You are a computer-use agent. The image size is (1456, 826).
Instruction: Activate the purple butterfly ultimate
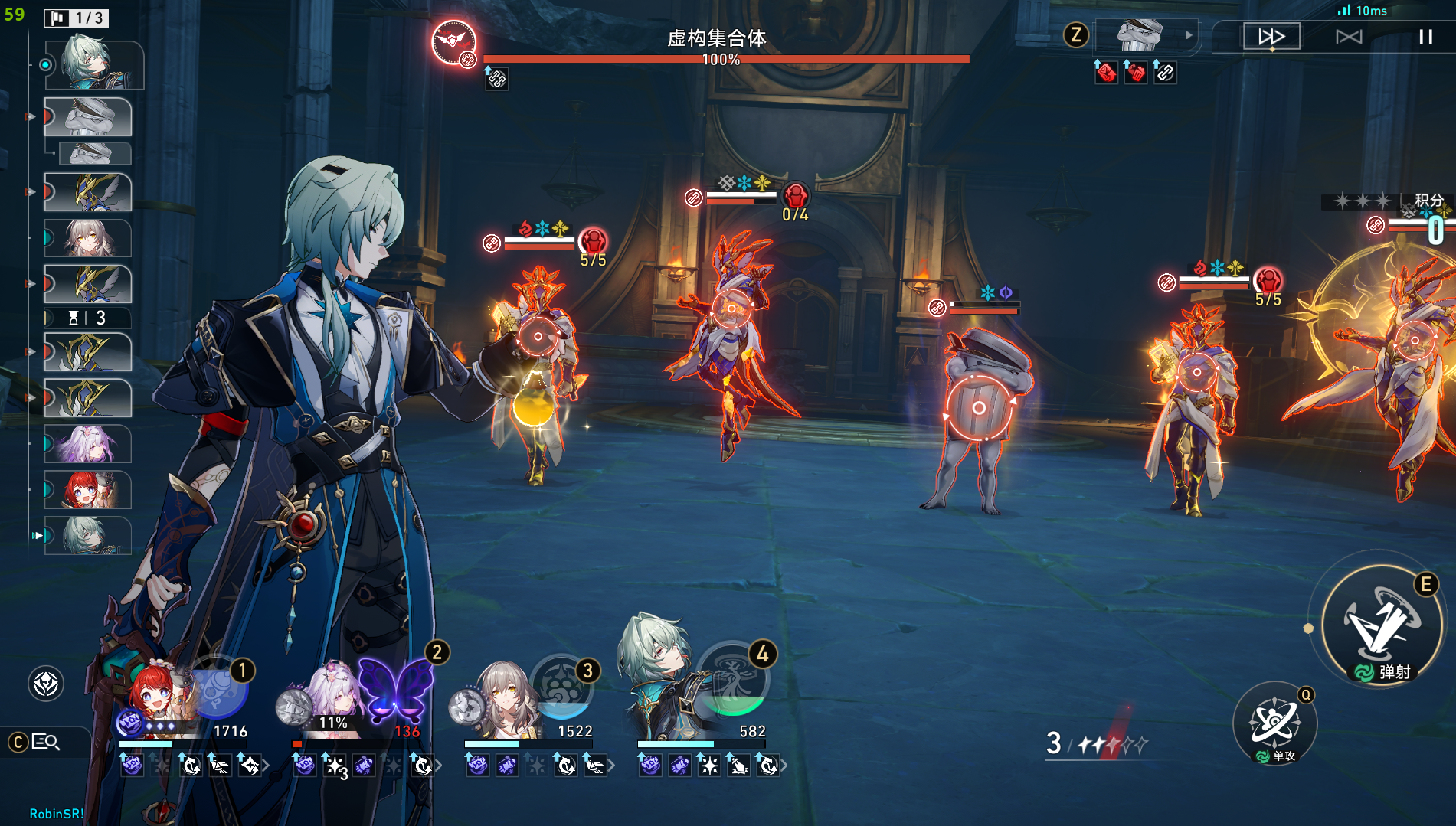coord(395,690)
